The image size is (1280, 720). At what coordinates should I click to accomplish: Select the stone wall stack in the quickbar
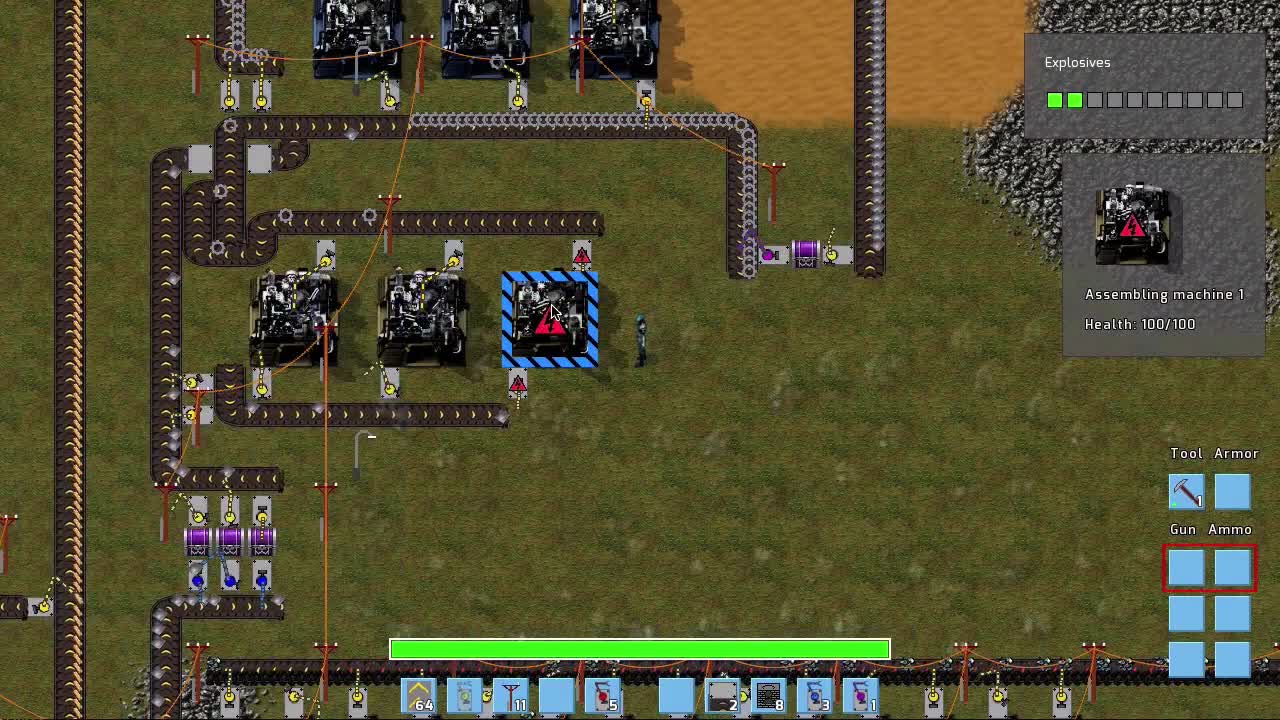[x=768, y=695]
